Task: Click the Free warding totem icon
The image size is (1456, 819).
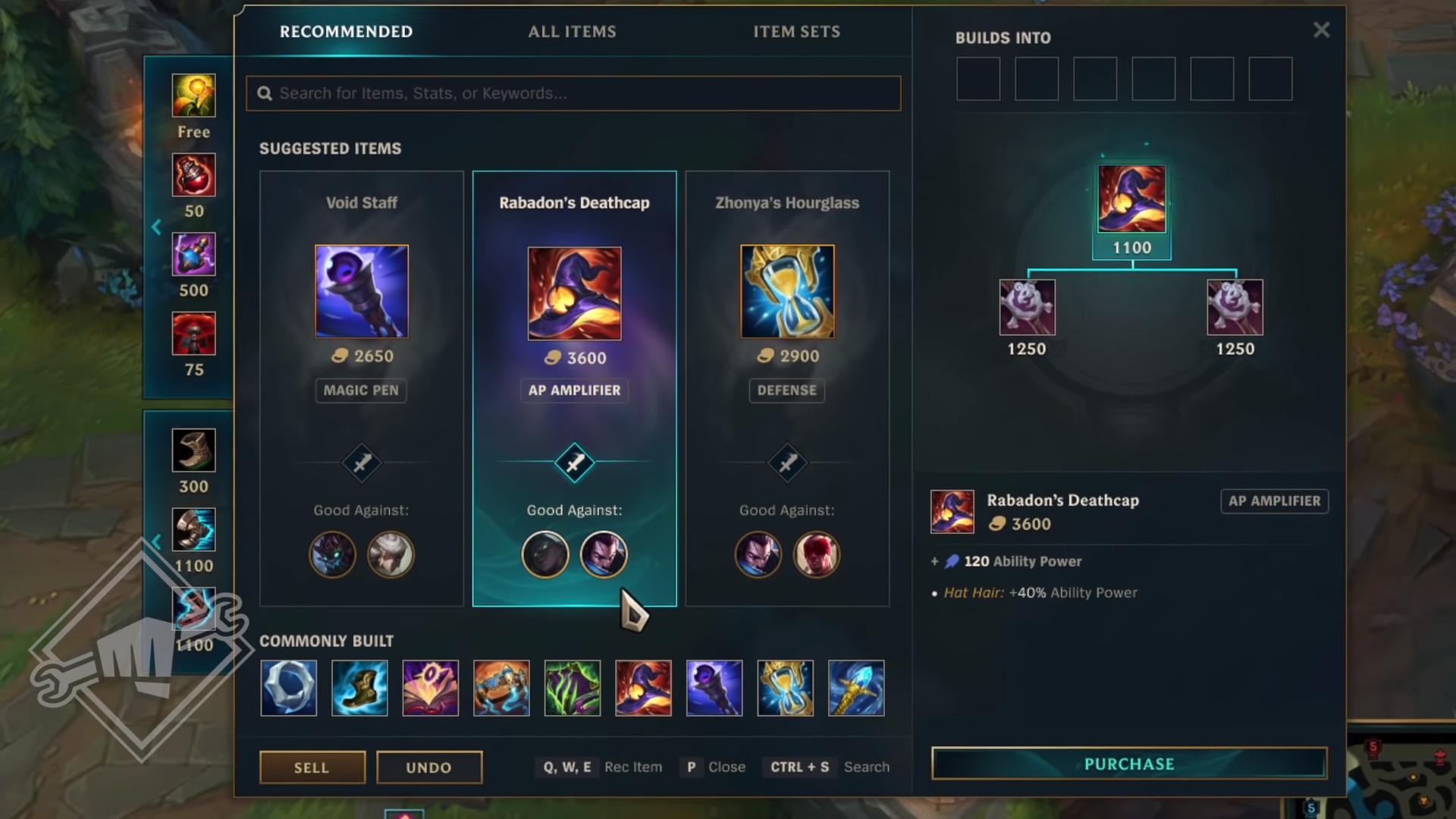Action: click(193, 95)
